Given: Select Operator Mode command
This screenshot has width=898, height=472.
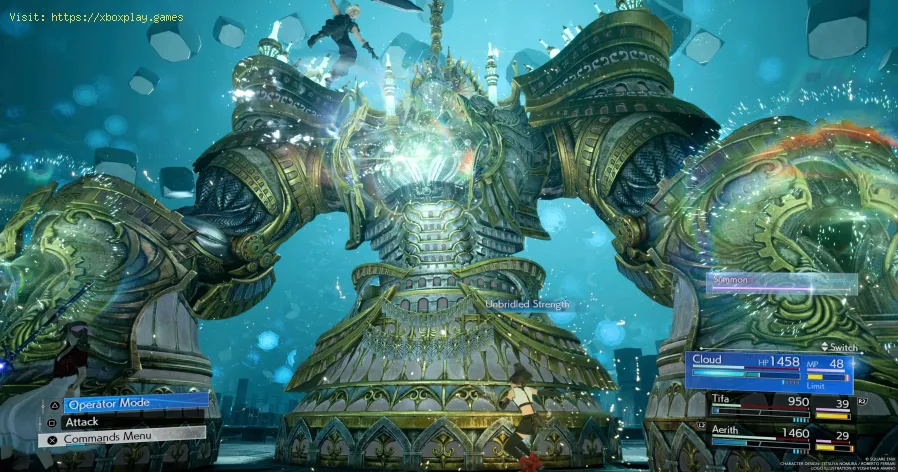Looking at the screenshot, I should (x=135, y=402).
